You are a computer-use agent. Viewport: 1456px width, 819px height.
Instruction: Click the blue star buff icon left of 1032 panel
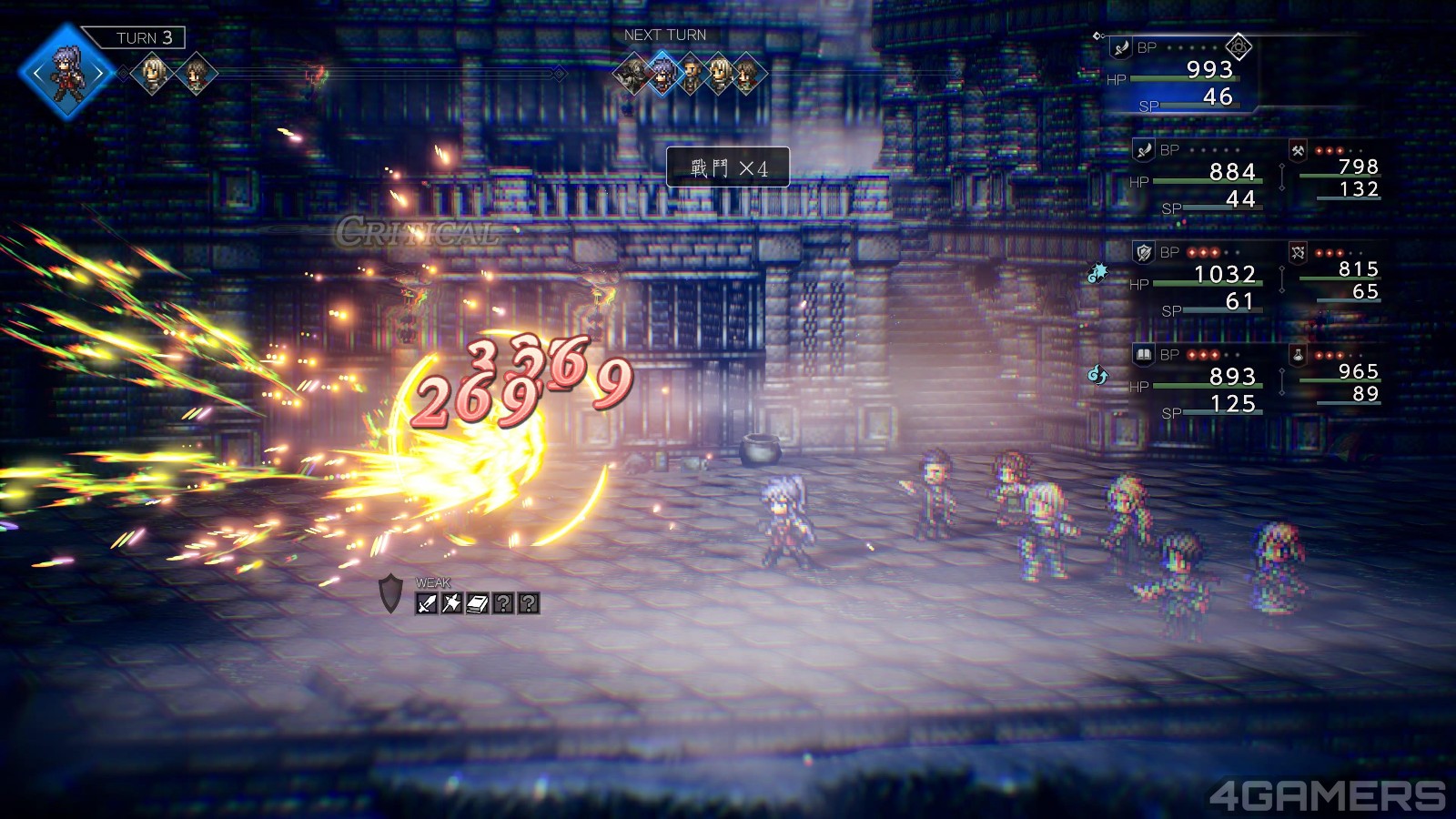pos(1098,273)
